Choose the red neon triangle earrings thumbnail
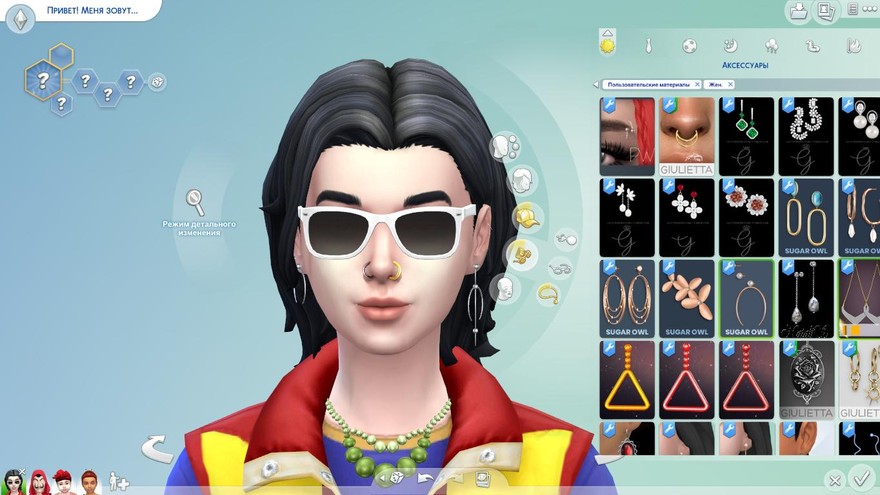 point(687,379)
